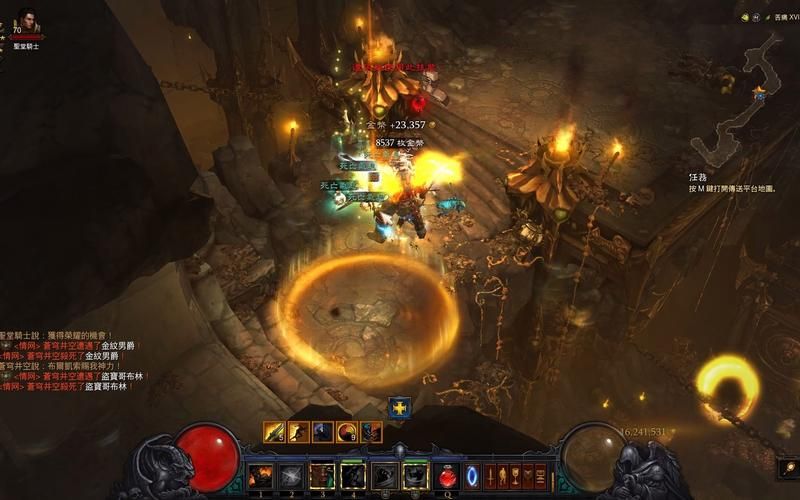This screenshot has height=500, width=800.
Task: Click the minimap in the corner
Action: click(741, 100)
